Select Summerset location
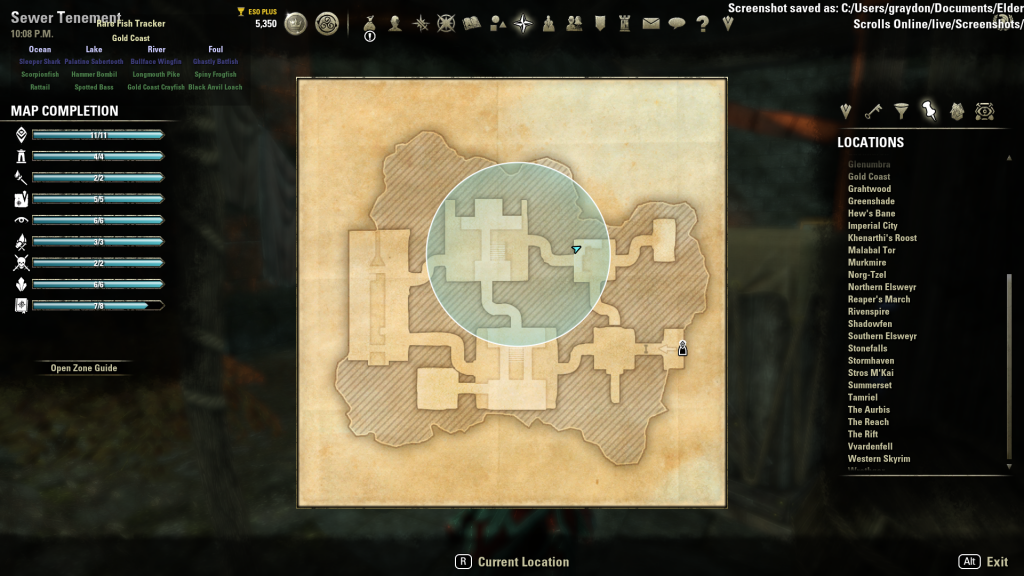The width and height of the screenshot is (1024, 576). [x=869, y=385]
